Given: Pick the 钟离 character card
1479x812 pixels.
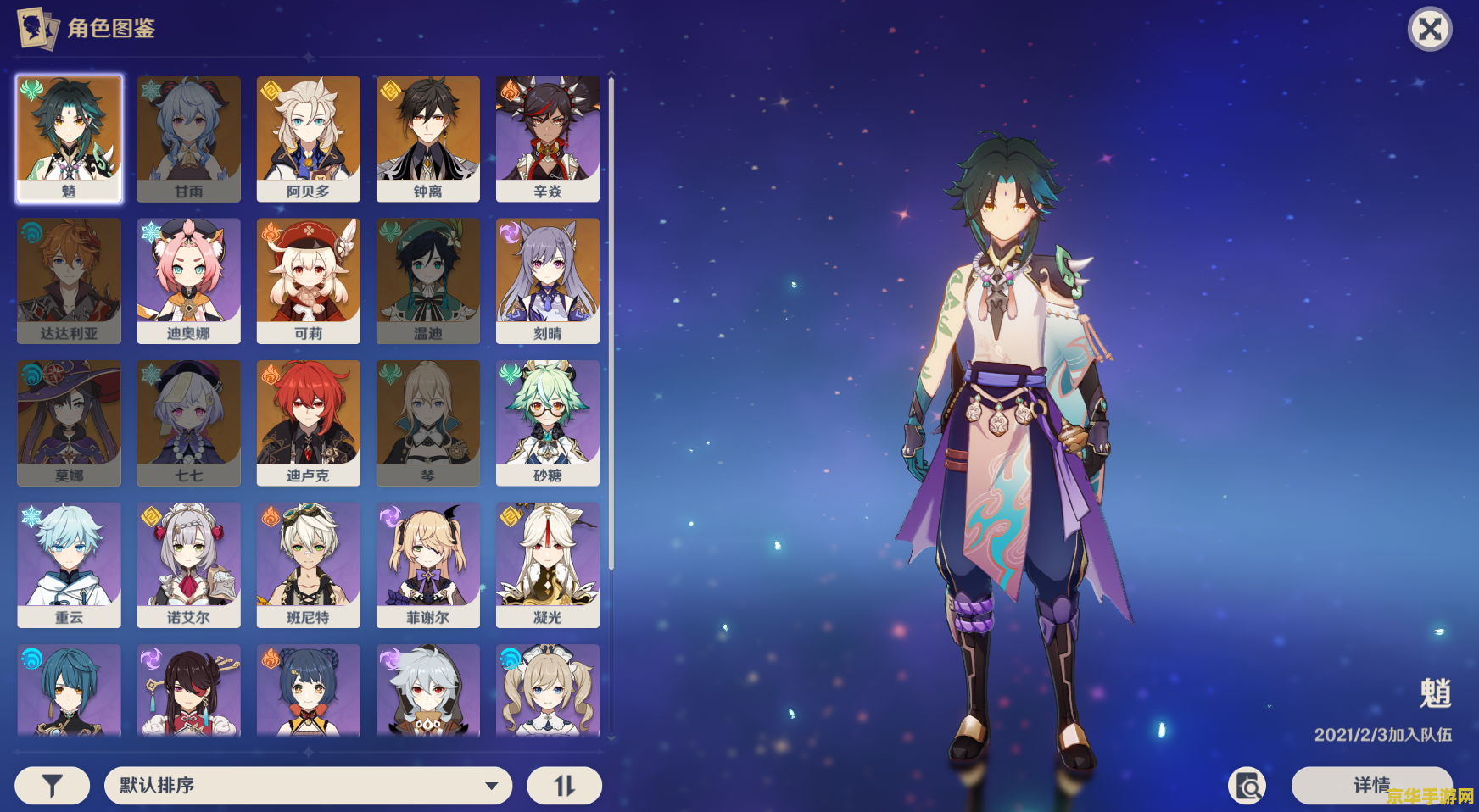Looking at the screenshot, I should tap(427, 139).
